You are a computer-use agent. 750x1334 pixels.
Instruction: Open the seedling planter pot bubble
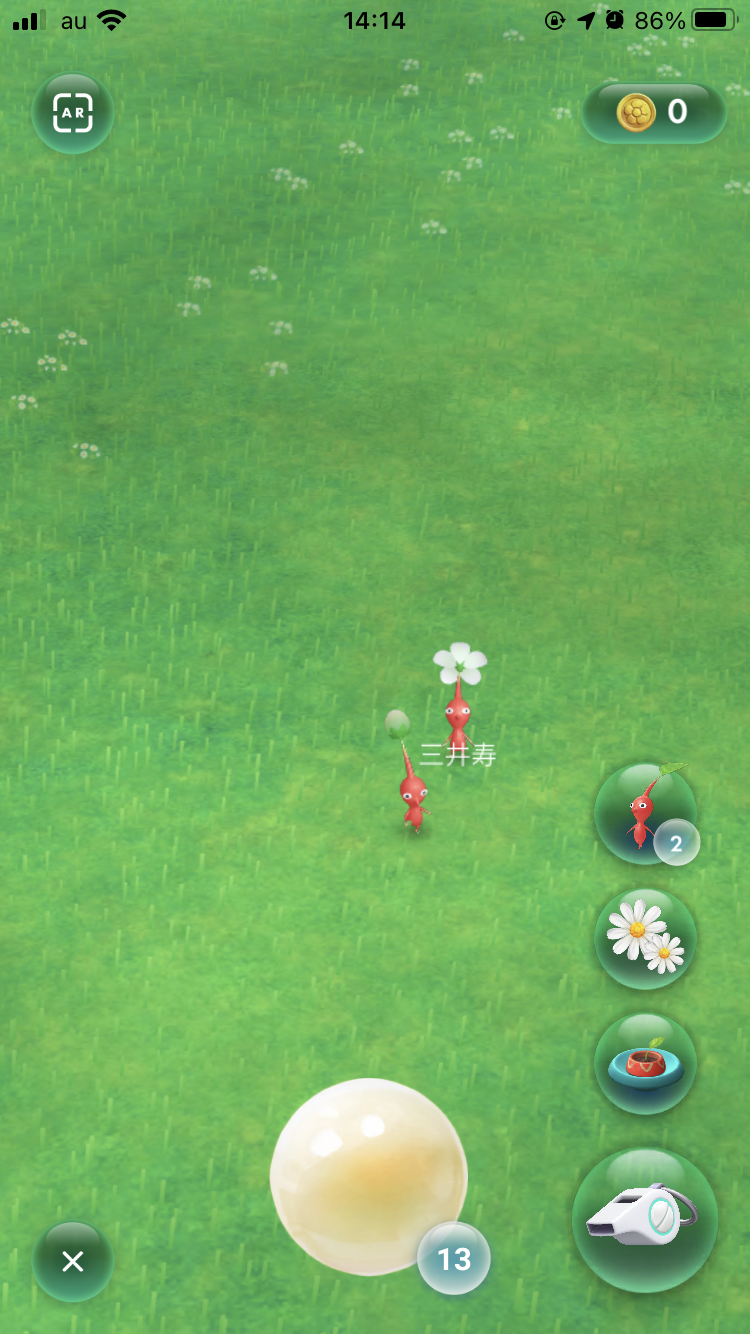click(x=645, y=1063)
